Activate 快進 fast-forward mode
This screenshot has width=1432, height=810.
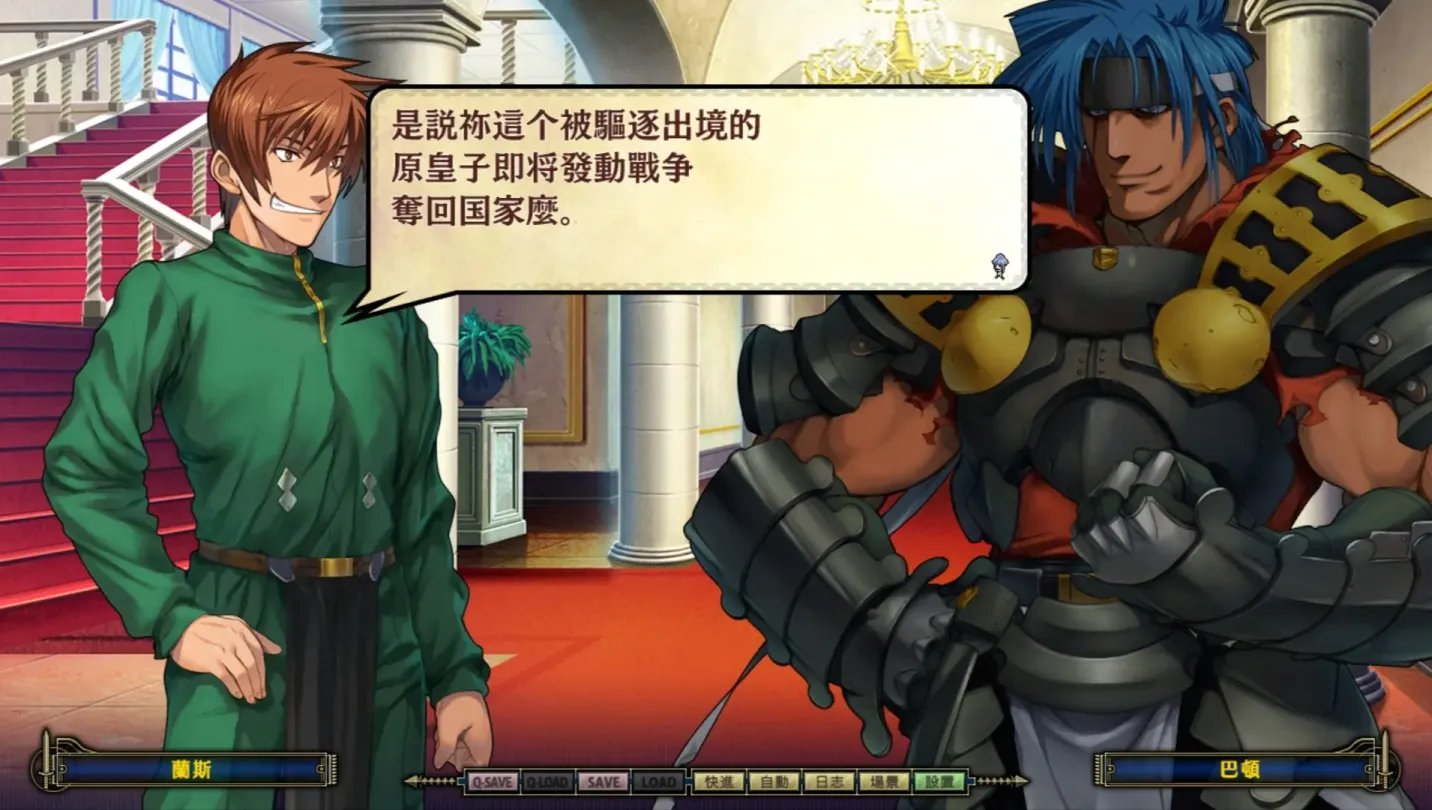tap(718, 780)
